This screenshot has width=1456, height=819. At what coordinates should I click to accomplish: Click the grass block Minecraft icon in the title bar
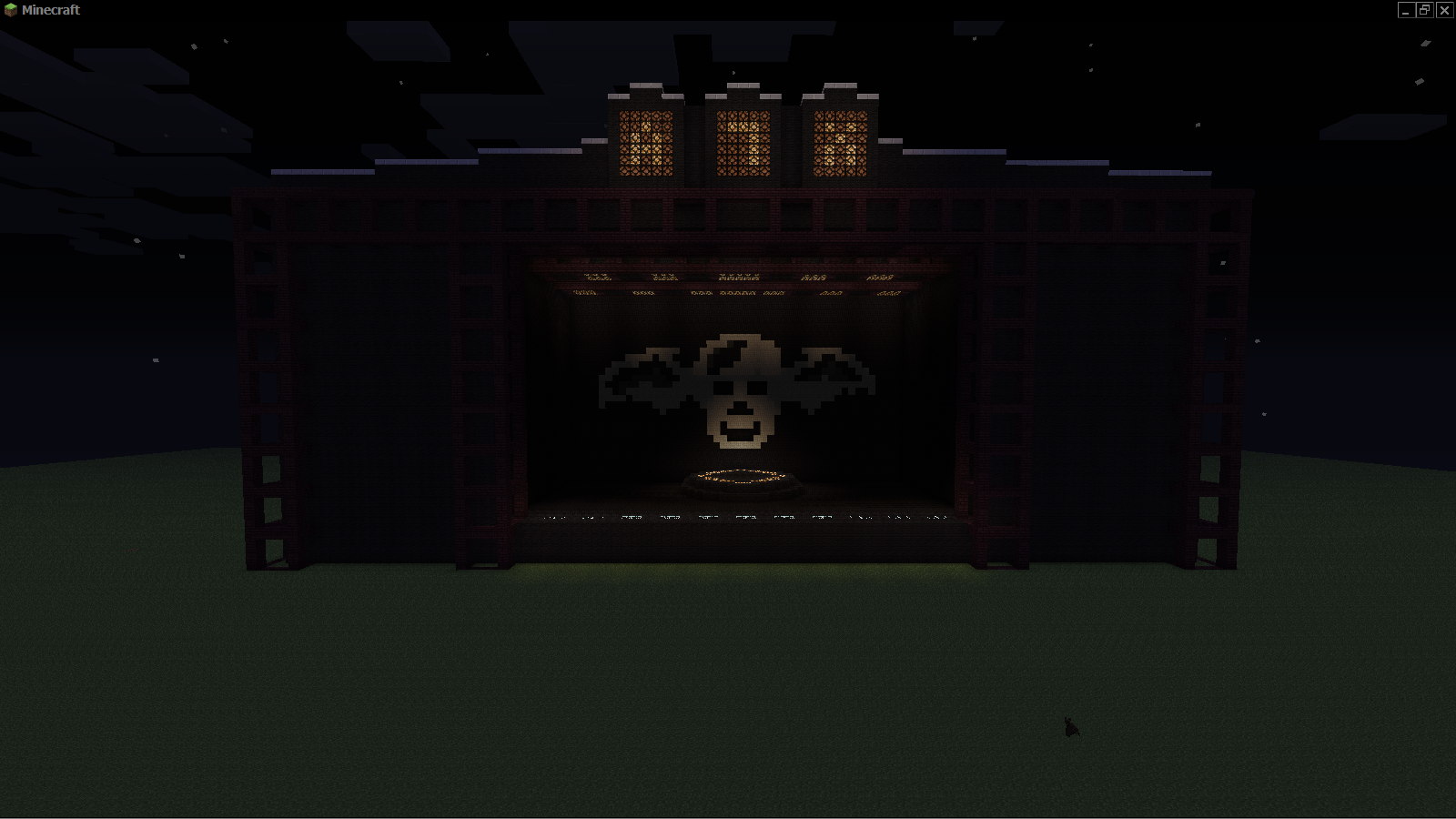(x=13, y=11)
